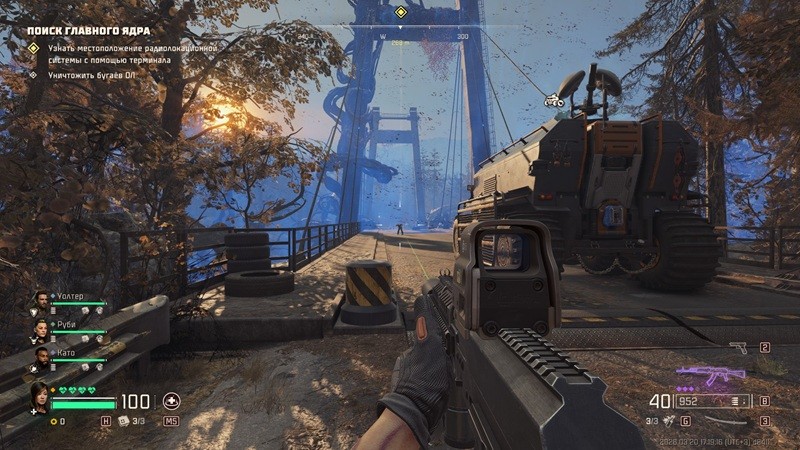Viewport: 800px width, 450px height.
Task: Select the grenade icon showing 3/3
Action: (666, 421)
